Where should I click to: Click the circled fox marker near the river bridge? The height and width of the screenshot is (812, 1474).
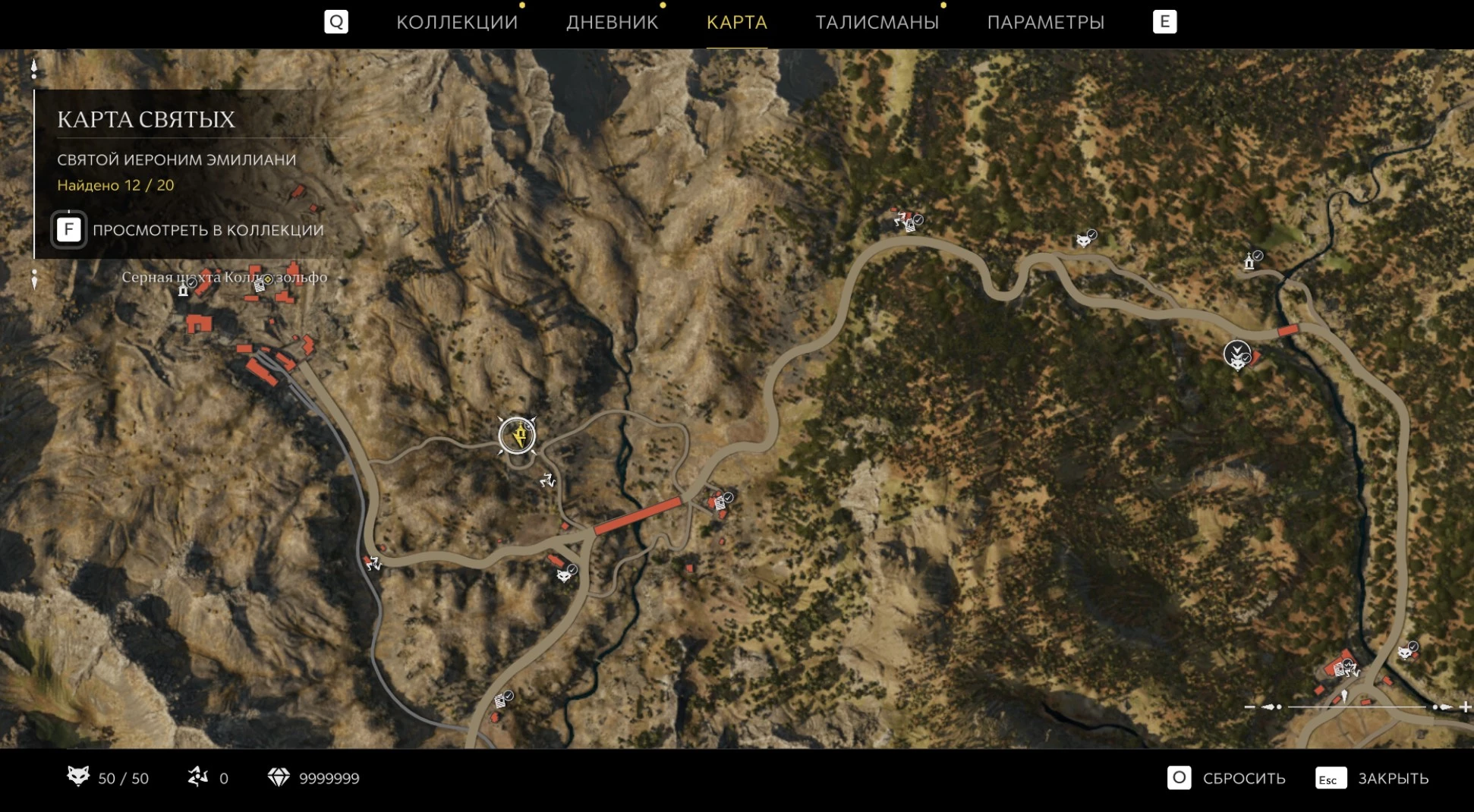coord(1237,354)
